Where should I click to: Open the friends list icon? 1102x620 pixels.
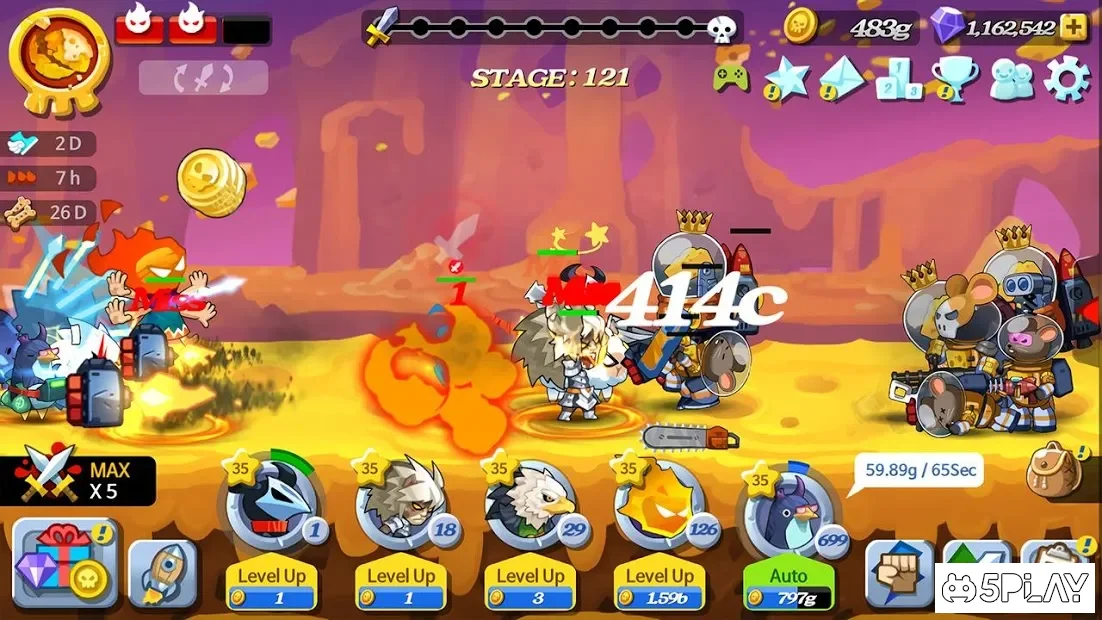(1011, 78)
